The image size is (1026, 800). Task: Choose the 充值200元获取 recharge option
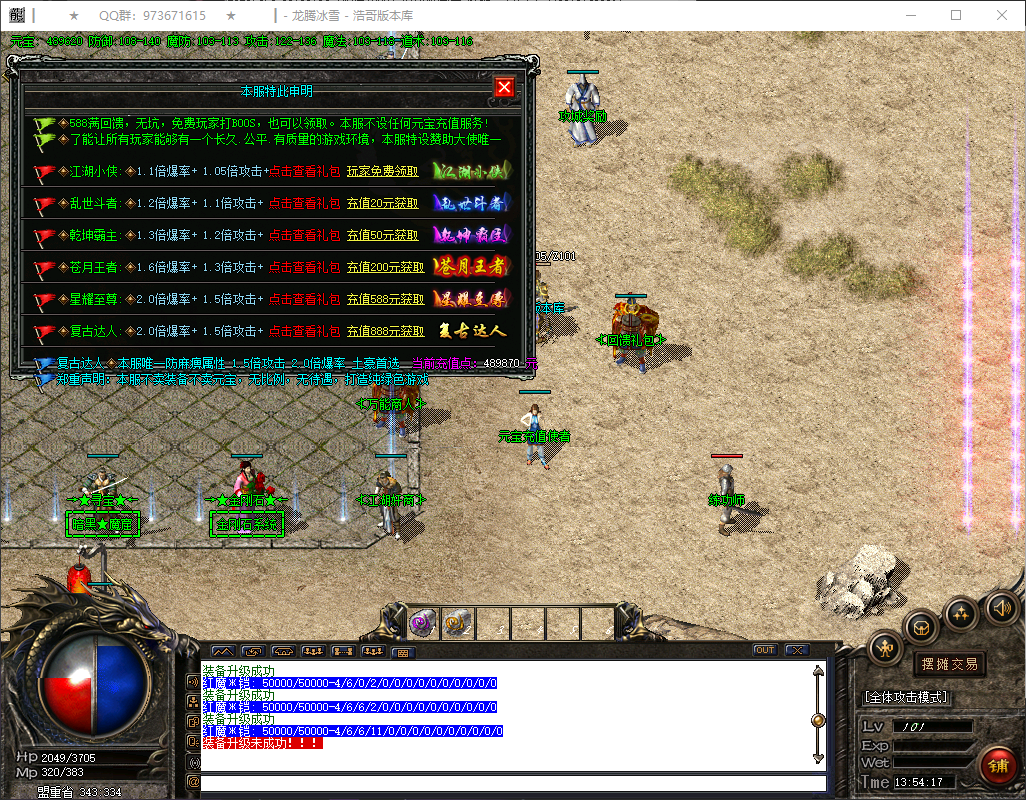click(385, 267)
